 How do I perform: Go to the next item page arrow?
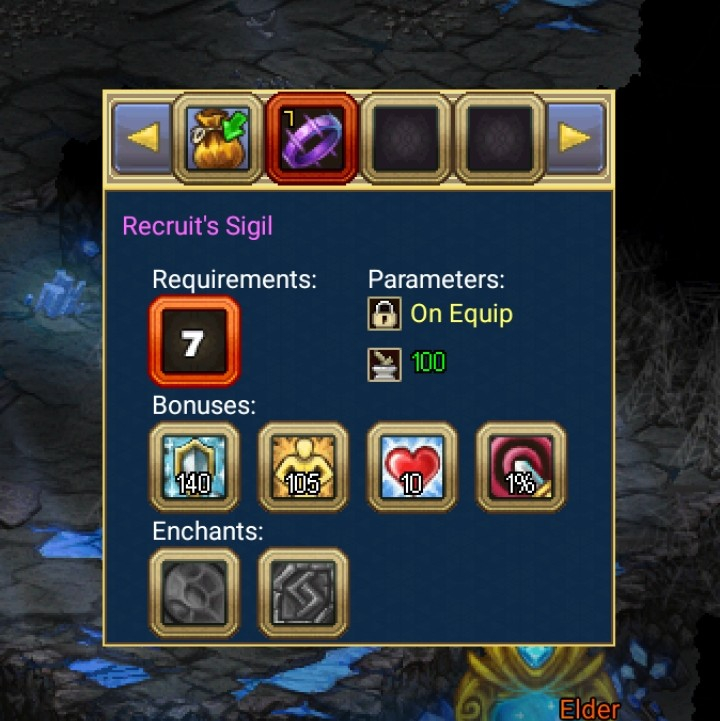[577, 137]
